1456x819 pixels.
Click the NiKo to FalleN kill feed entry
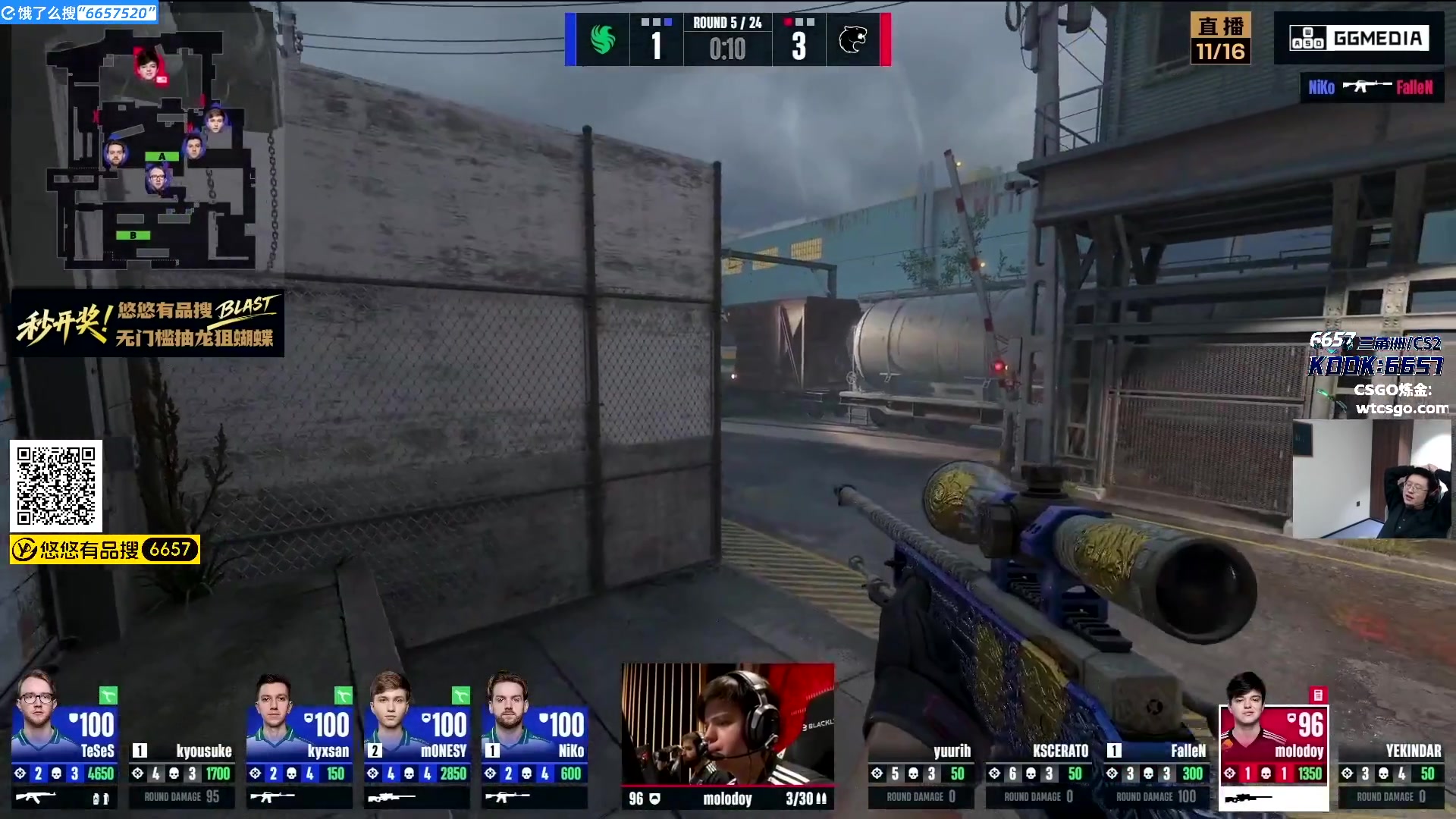point(1371,87)
